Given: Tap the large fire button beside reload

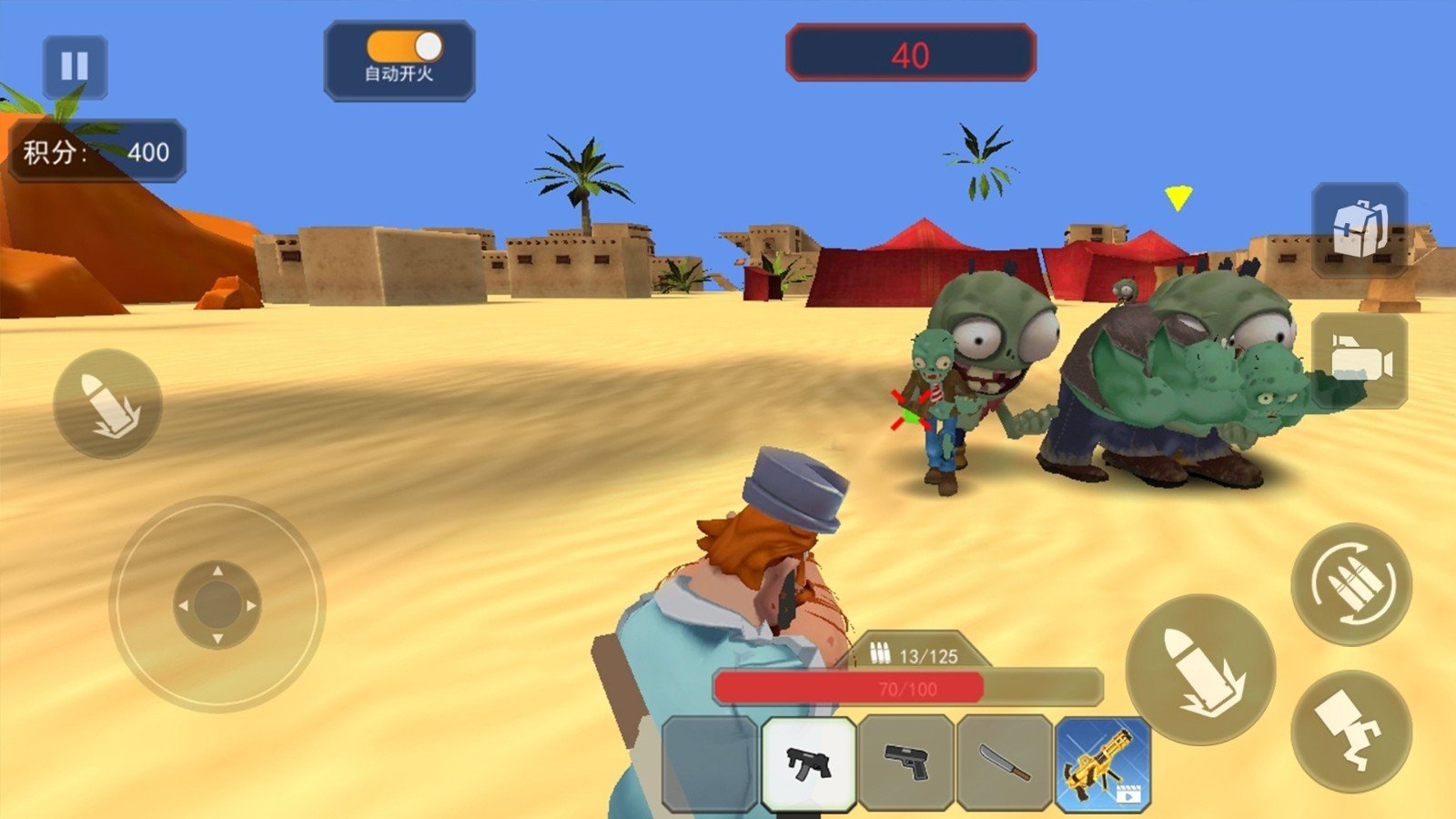Looking at the screenshot, I should [x=1200, y=669].
